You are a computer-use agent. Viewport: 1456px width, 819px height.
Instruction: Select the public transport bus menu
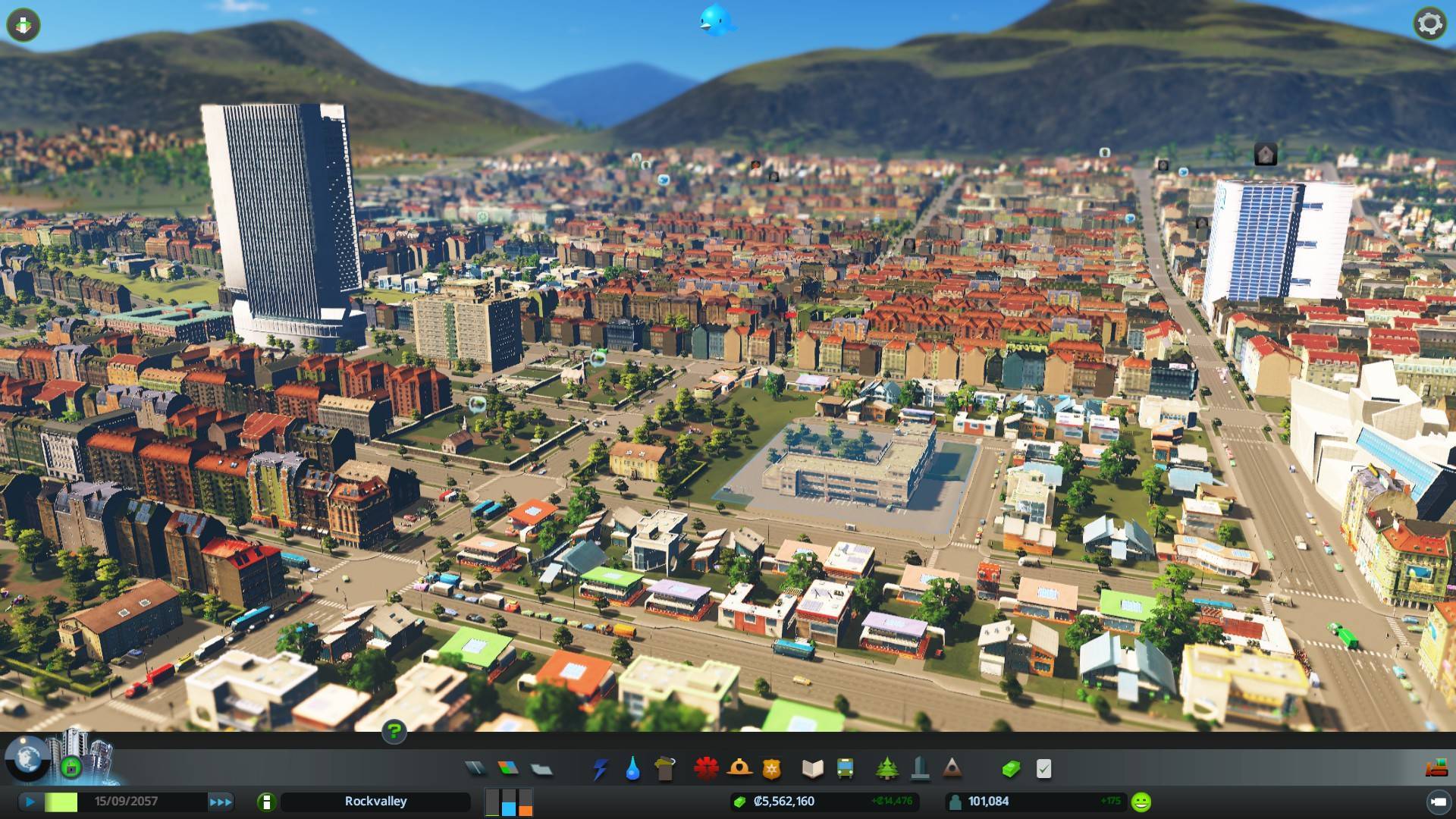pyautogui.click(x=845, y=769)
